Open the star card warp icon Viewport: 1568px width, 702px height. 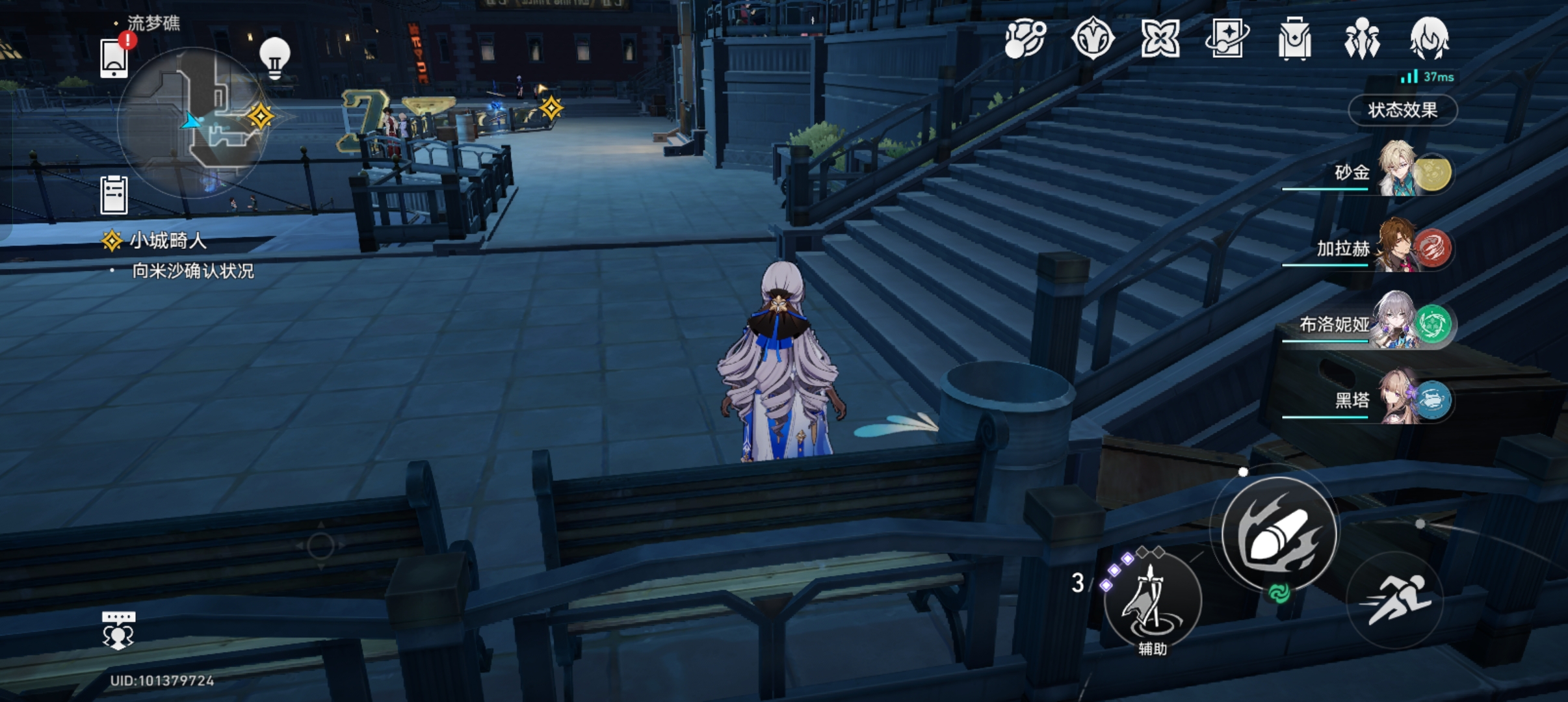coord(1227,39)
